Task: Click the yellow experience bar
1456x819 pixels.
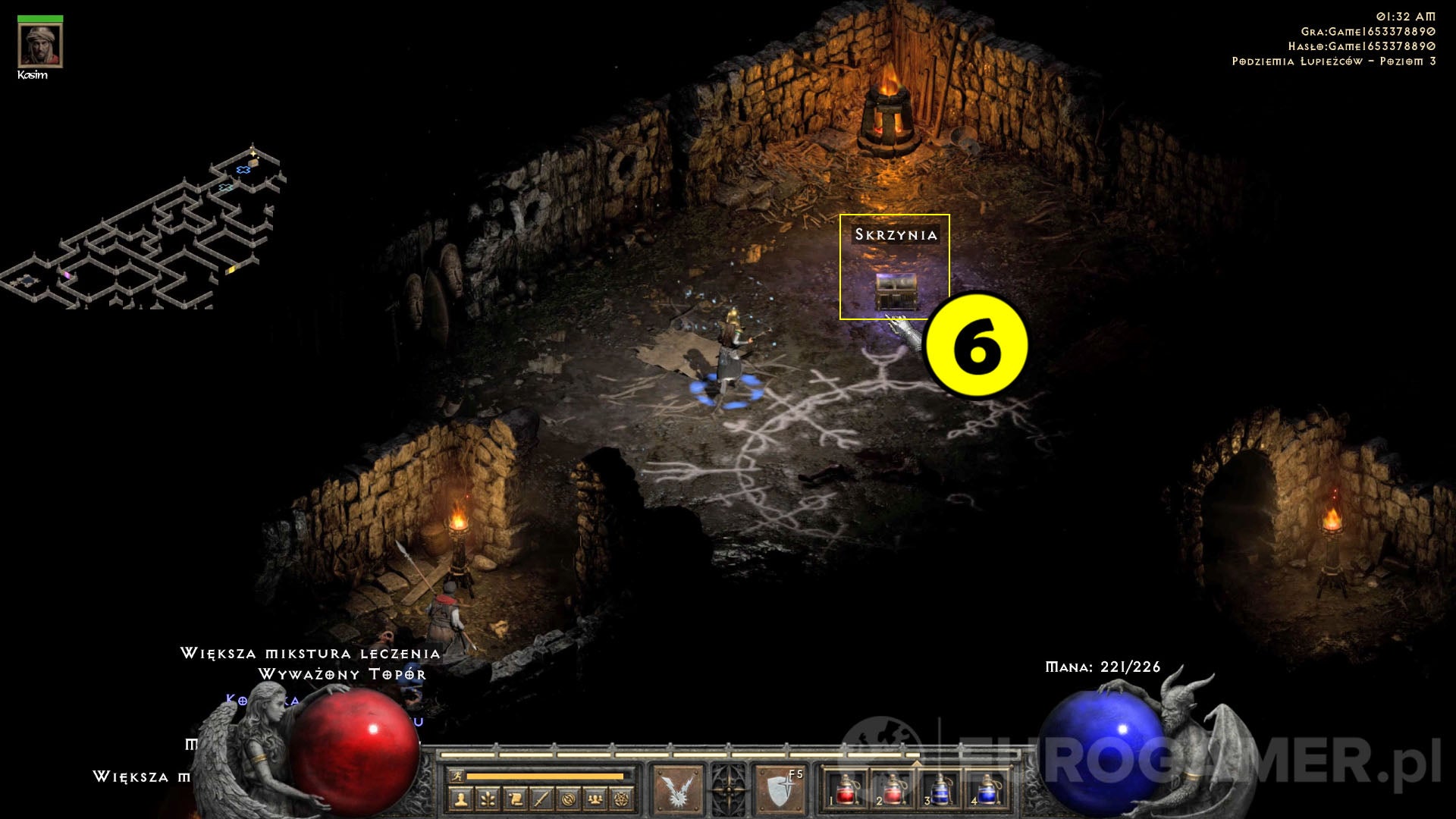Action: click(x=545, y=776)
